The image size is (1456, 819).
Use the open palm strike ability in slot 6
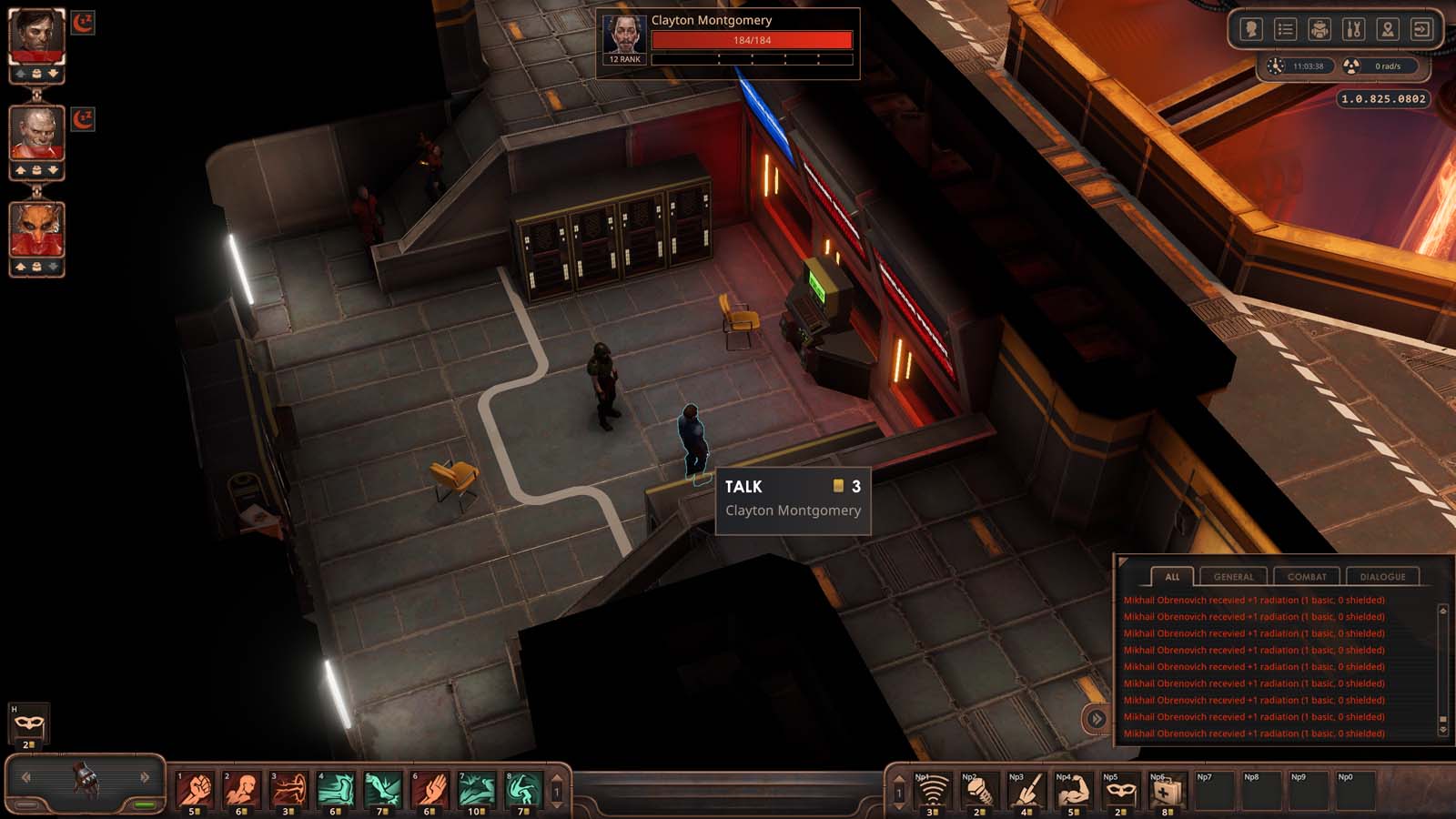coord(430,789)
